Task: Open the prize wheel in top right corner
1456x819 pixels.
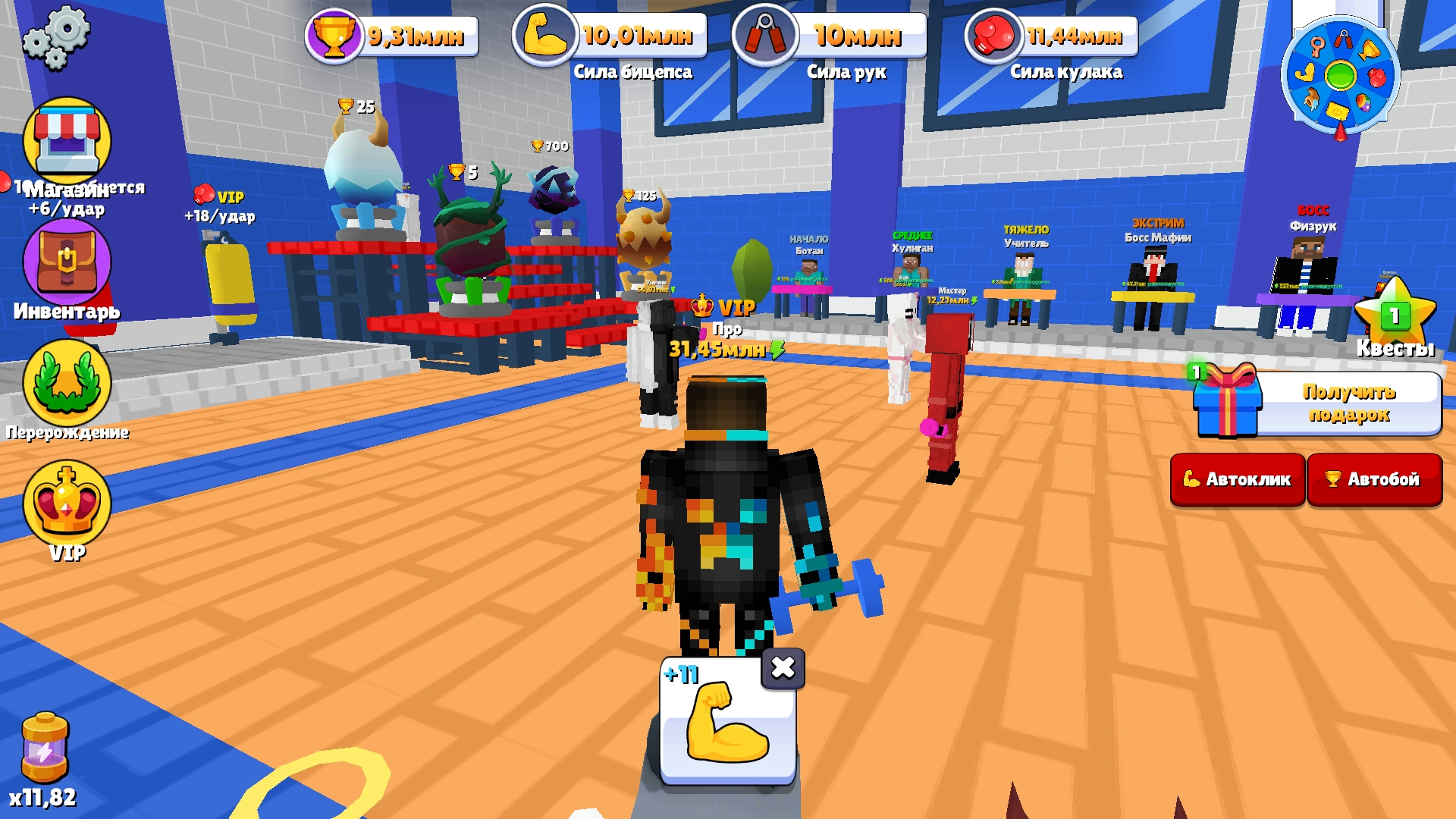Action: point(1342,76)
